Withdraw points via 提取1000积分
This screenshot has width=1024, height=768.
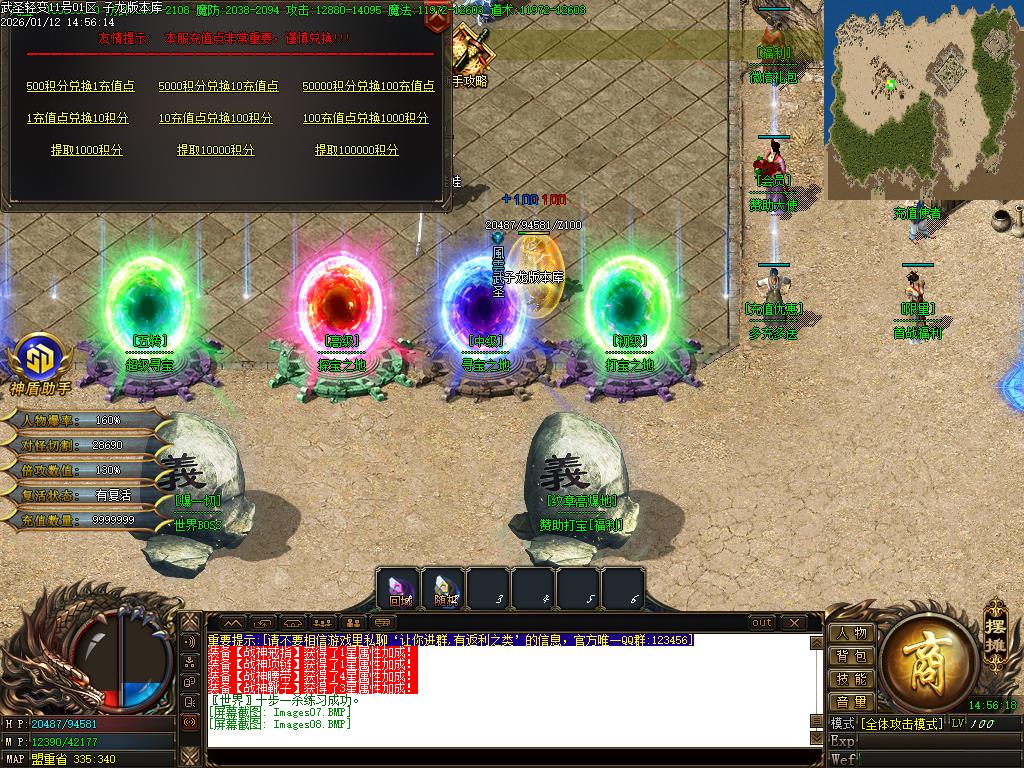pos(87,150)
